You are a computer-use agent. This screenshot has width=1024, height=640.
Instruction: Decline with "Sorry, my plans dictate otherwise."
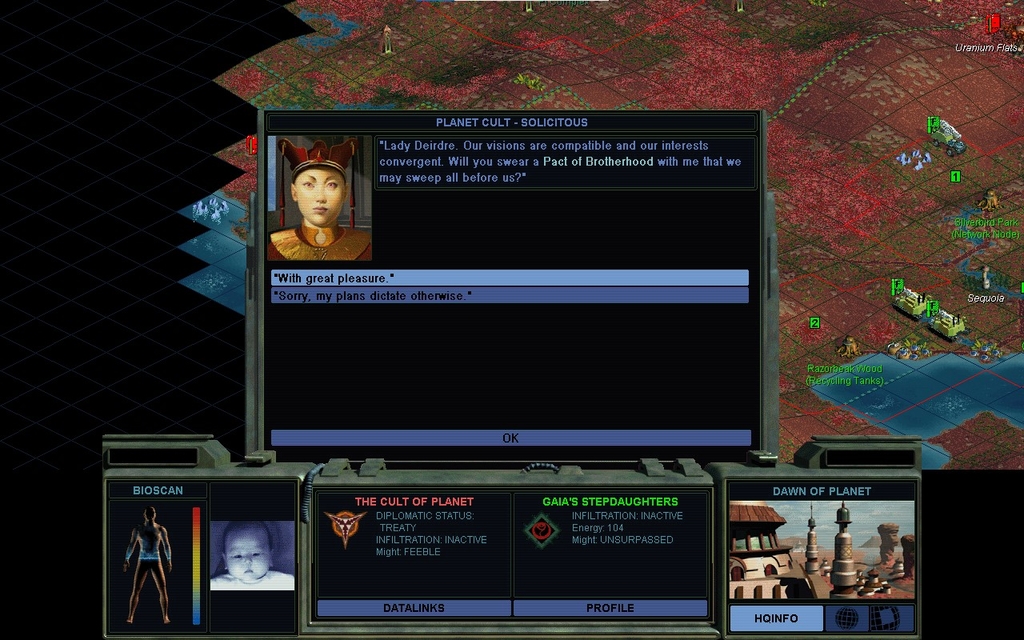[x=509, y=296]
